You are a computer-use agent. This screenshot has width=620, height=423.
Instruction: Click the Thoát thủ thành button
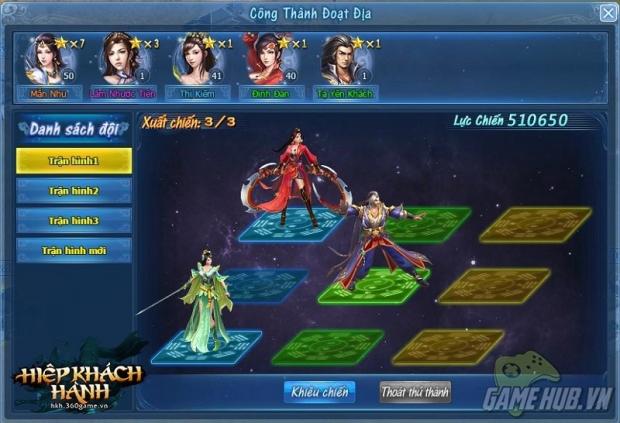[415, 391]
